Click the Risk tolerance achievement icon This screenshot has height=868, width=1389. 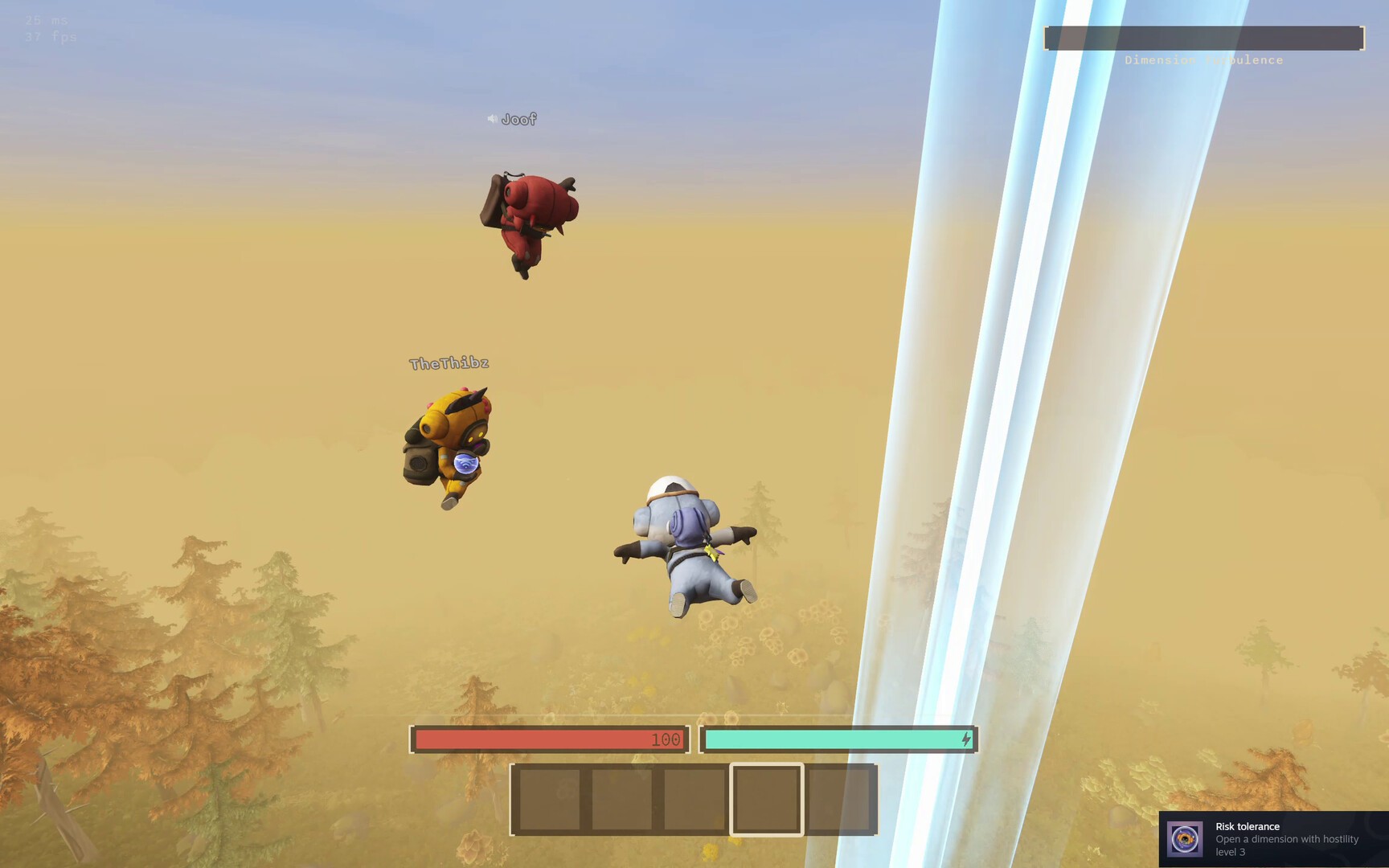(x=1185, y=839)
